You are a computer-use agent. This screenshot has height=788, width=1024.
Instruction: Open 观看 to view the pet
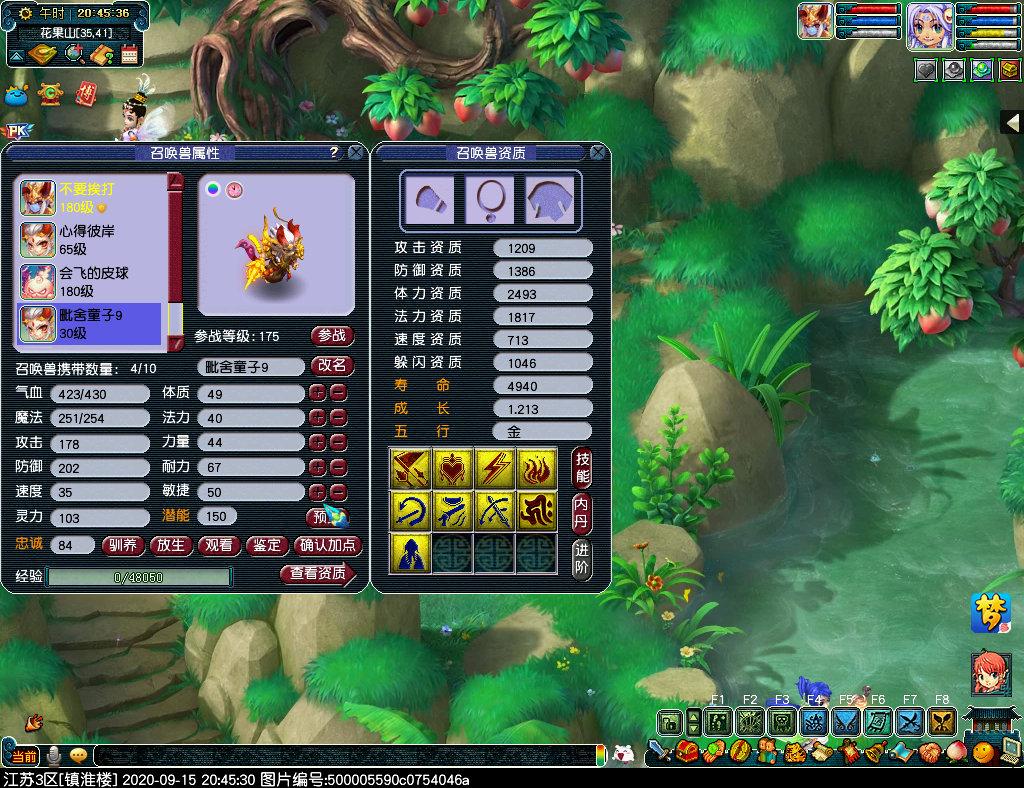point(220,545)
